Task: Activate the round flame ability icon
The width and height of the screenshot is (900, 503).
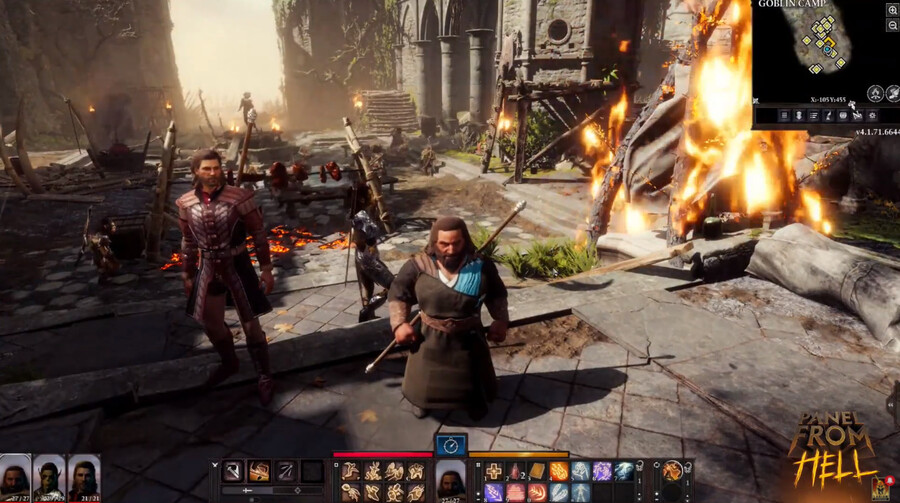Action: (673, 471)
